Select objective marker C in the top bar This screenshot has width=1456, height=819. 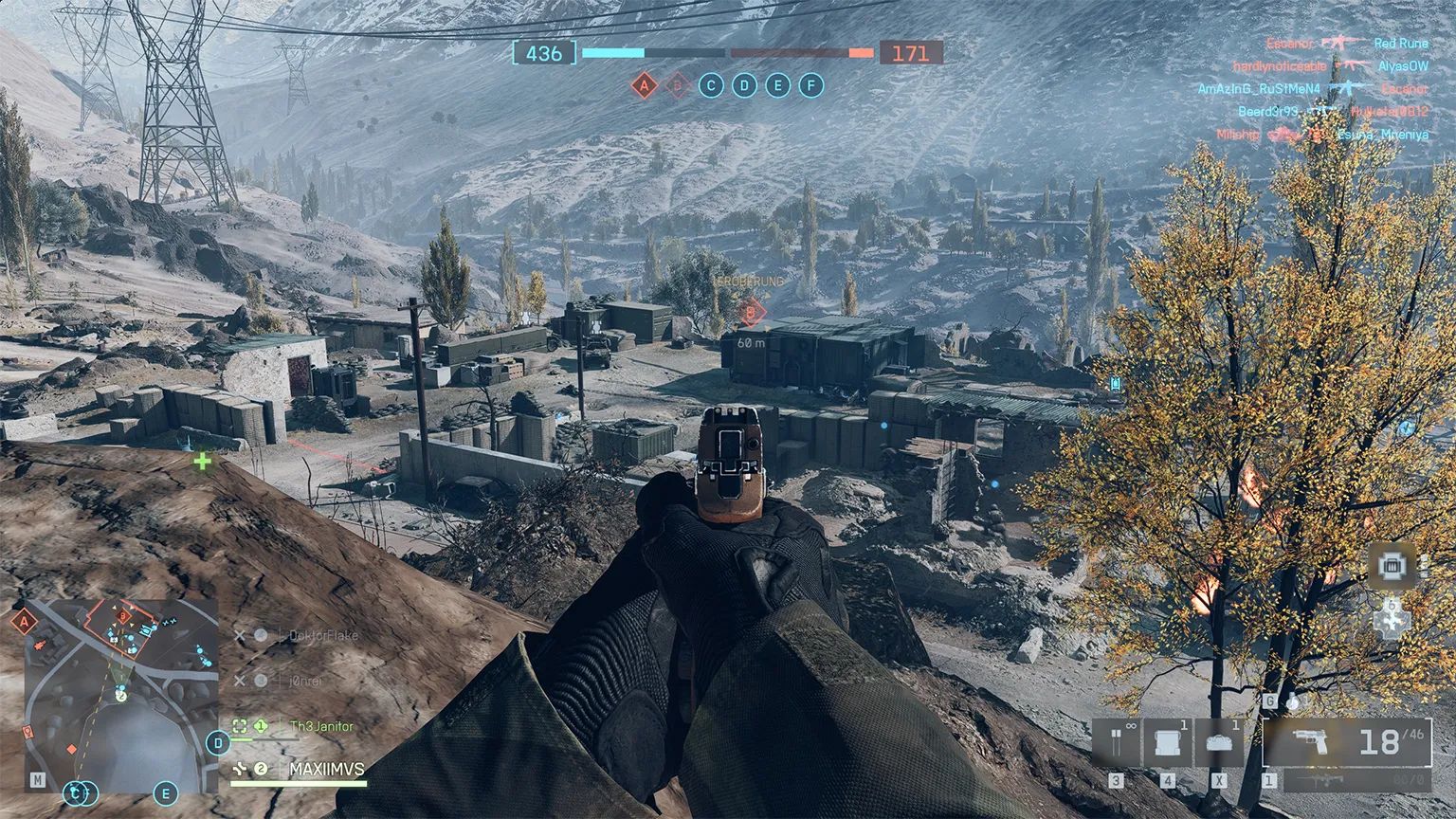[x=709, y=86]
